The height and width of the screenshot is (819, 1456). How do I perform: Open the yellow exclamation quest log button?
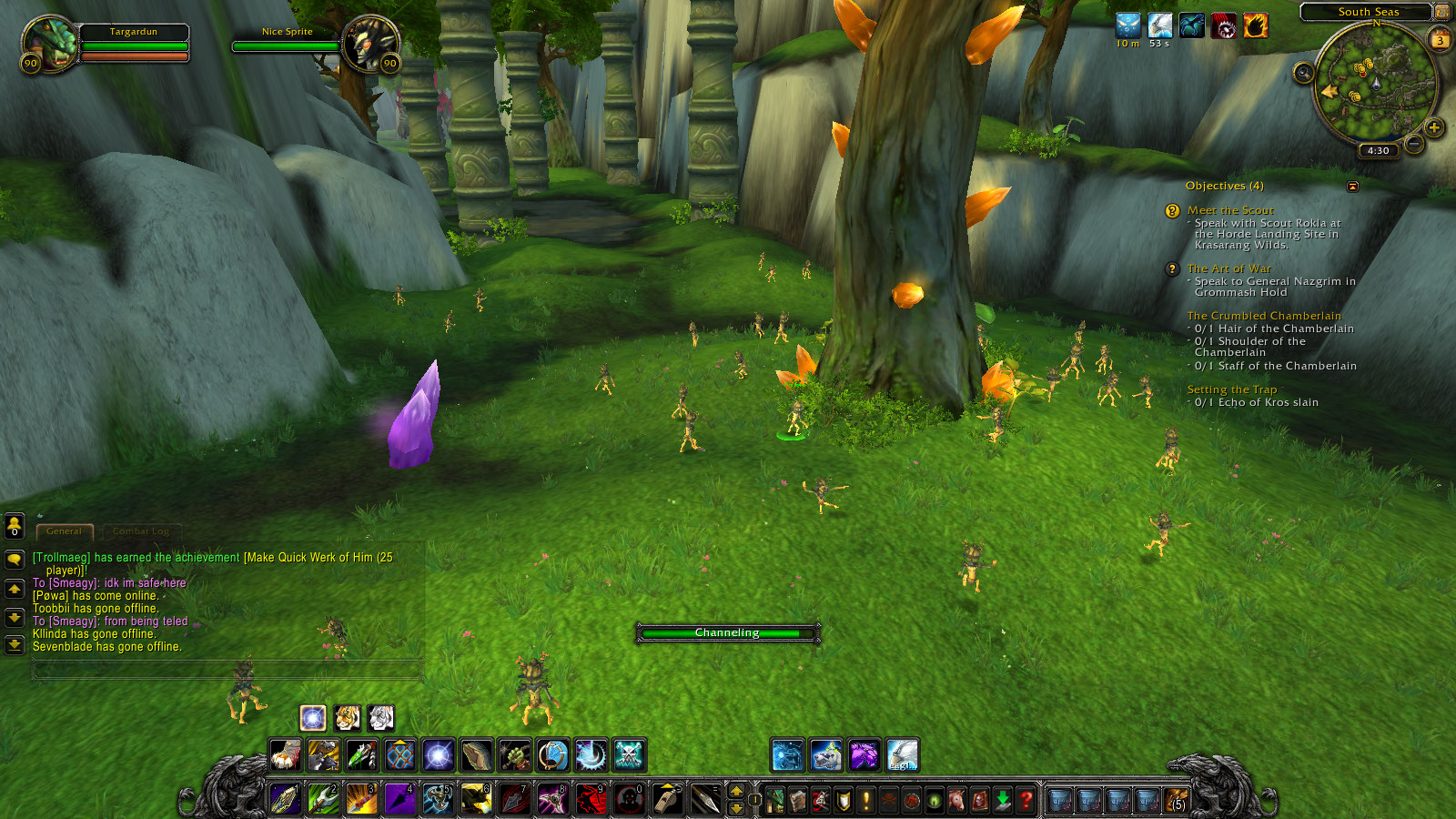point(866,800)
